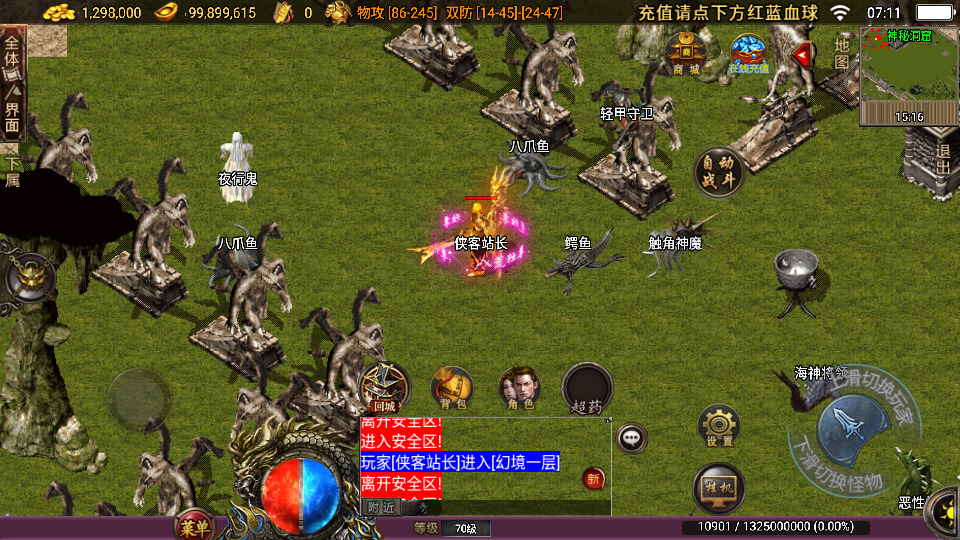960x540 pixels.
Task: Select the 附近 nearby chat tab
Action: 381,507
